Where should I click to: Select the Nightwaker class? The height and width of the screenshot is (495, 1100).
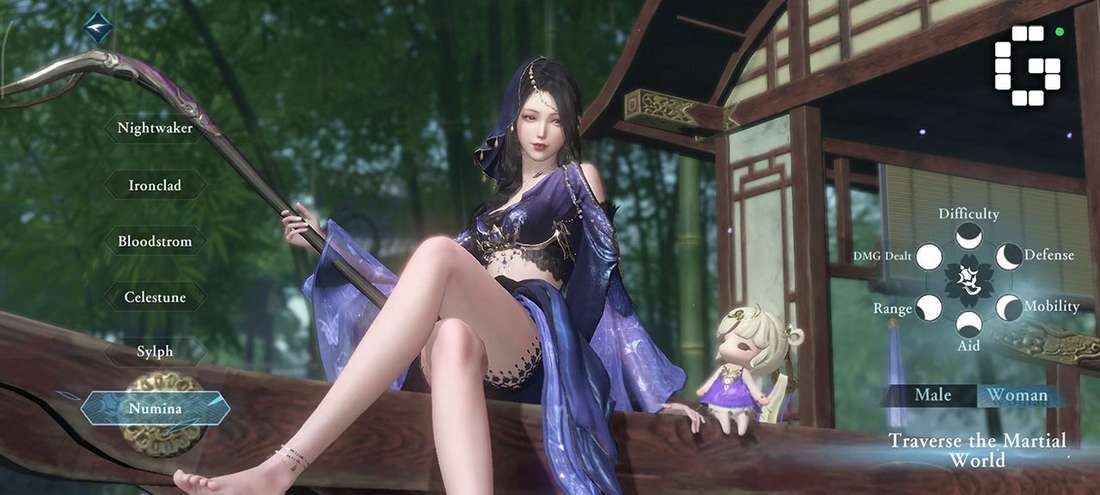[155, 128]
